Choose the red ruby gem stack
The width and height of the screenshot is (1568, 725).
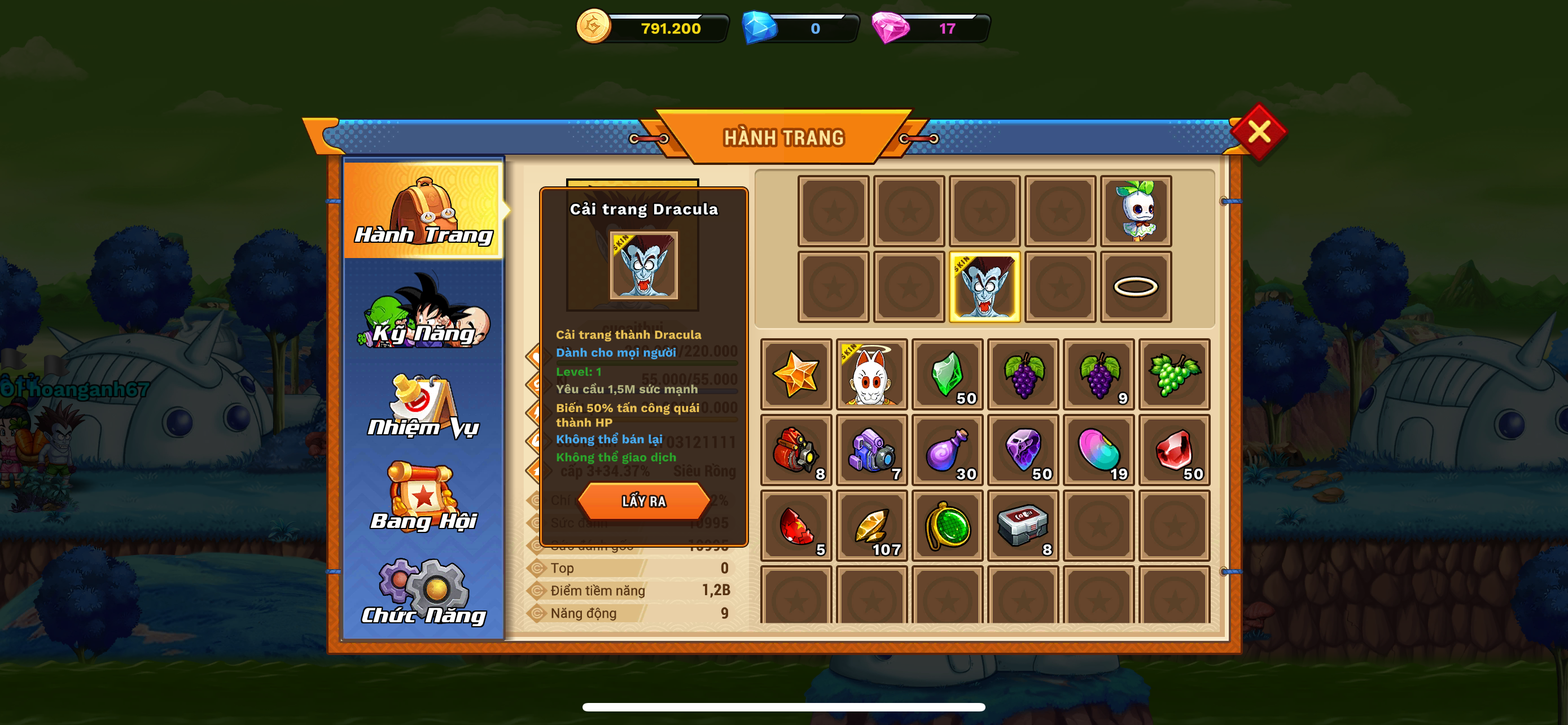pos(1174,450)
